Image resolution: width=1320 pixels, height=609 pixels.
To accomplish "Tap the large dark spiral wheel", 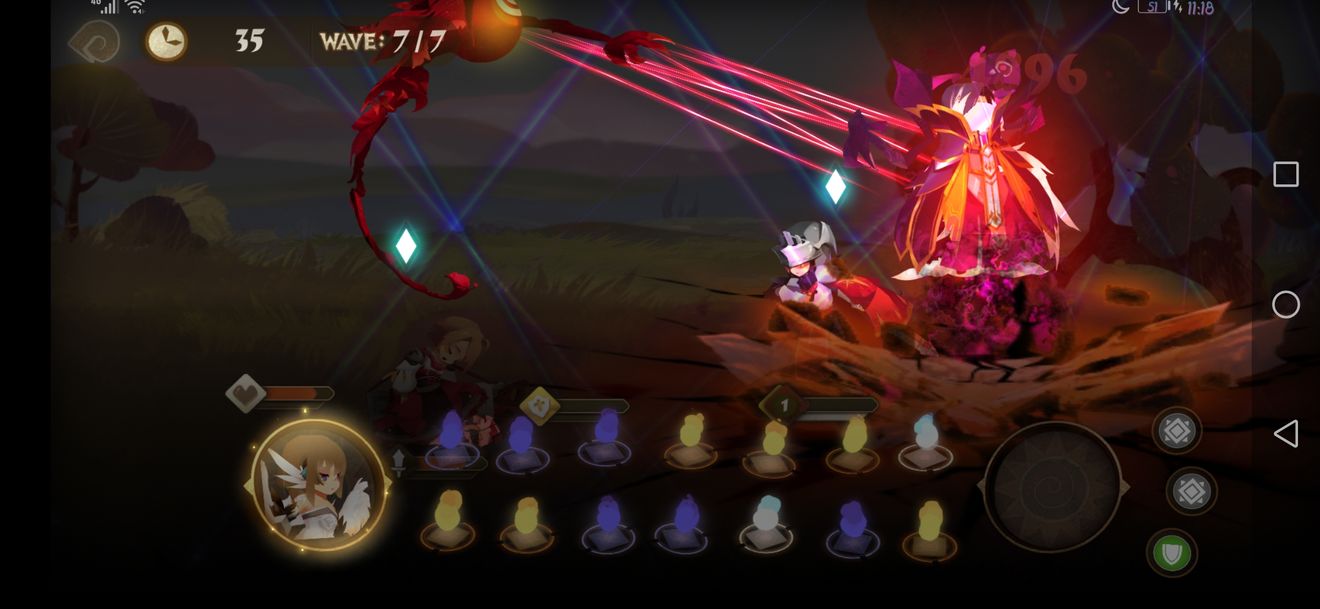I will pyautogui.click(x=1052, y=487).
